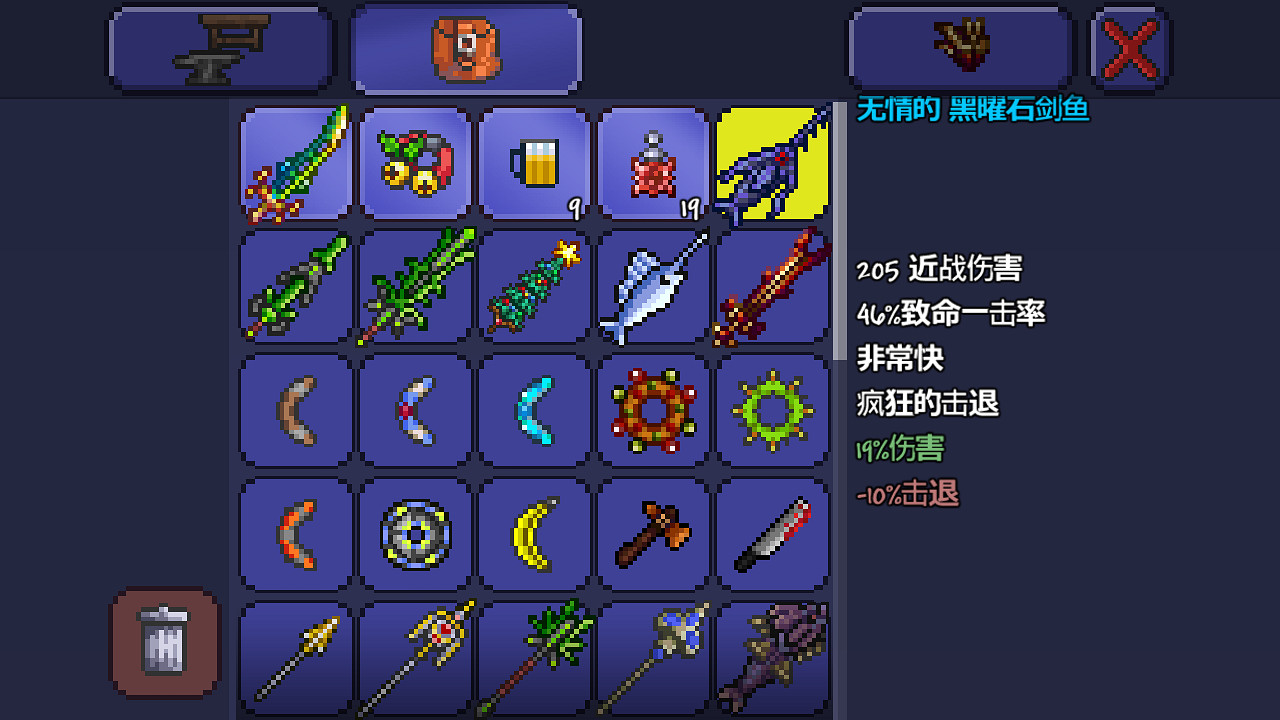The width and height of the screenshot is (1280, 720).
Task: Select the Bananarang
Action: (x=534, y=532)
